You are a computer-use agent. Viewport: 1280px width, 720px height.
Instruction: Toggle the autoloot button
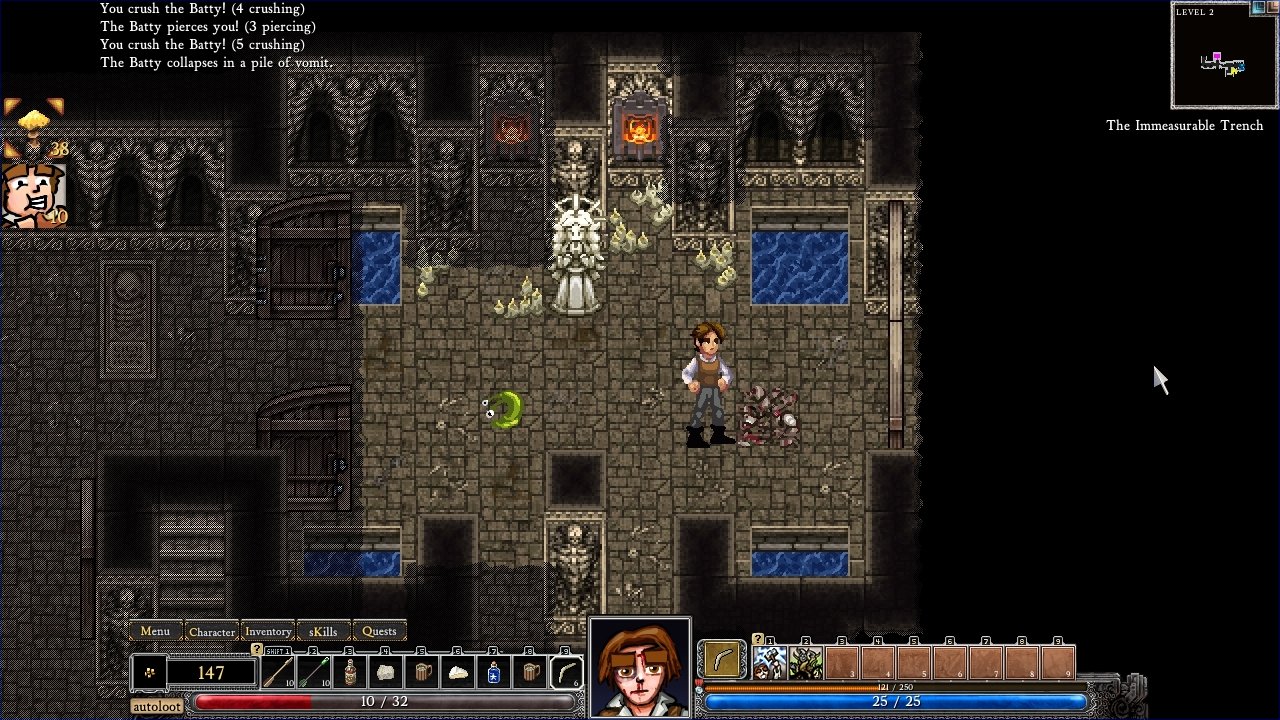point(157,706)
